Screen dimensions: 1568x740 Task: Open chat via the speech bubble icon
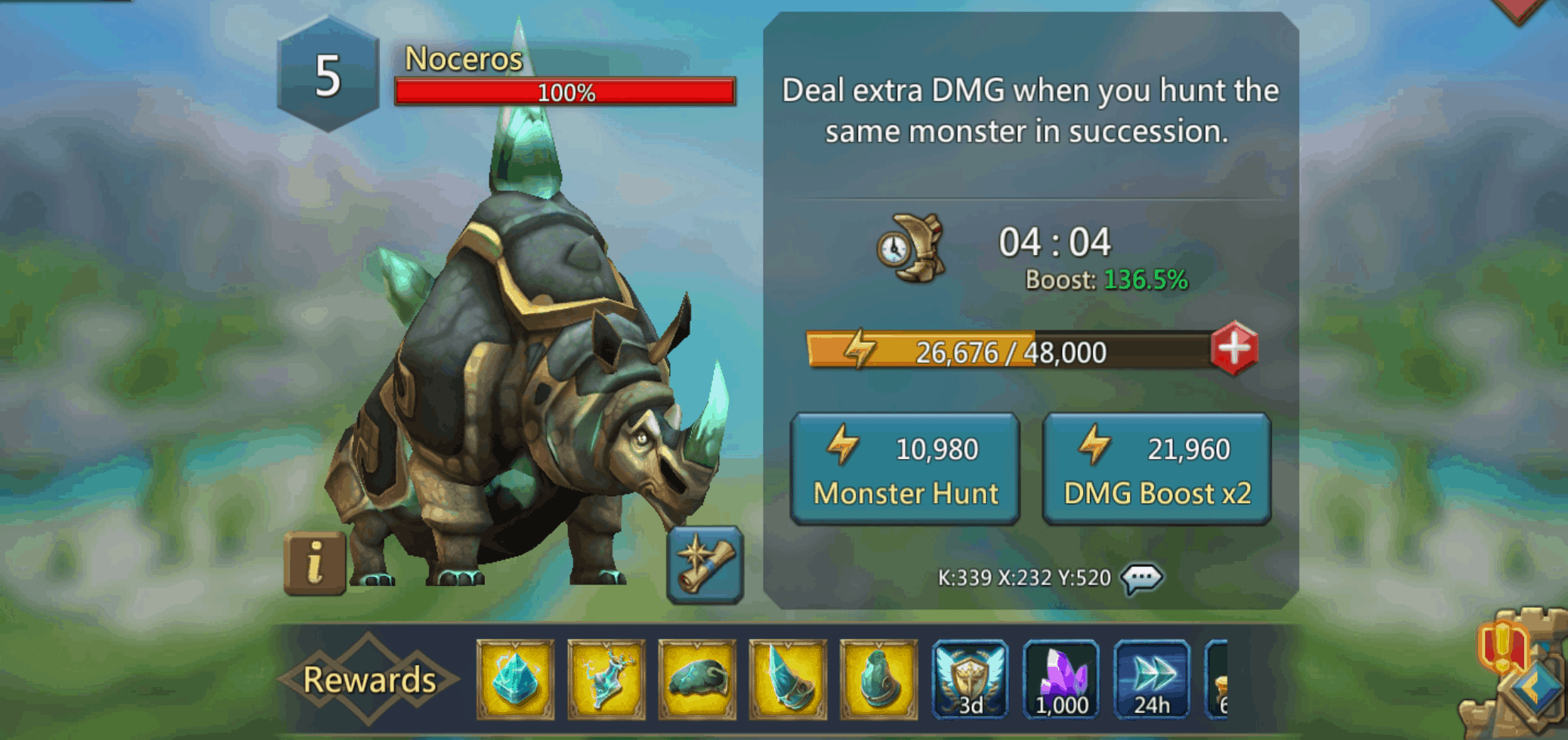[x=1142, y=578]
